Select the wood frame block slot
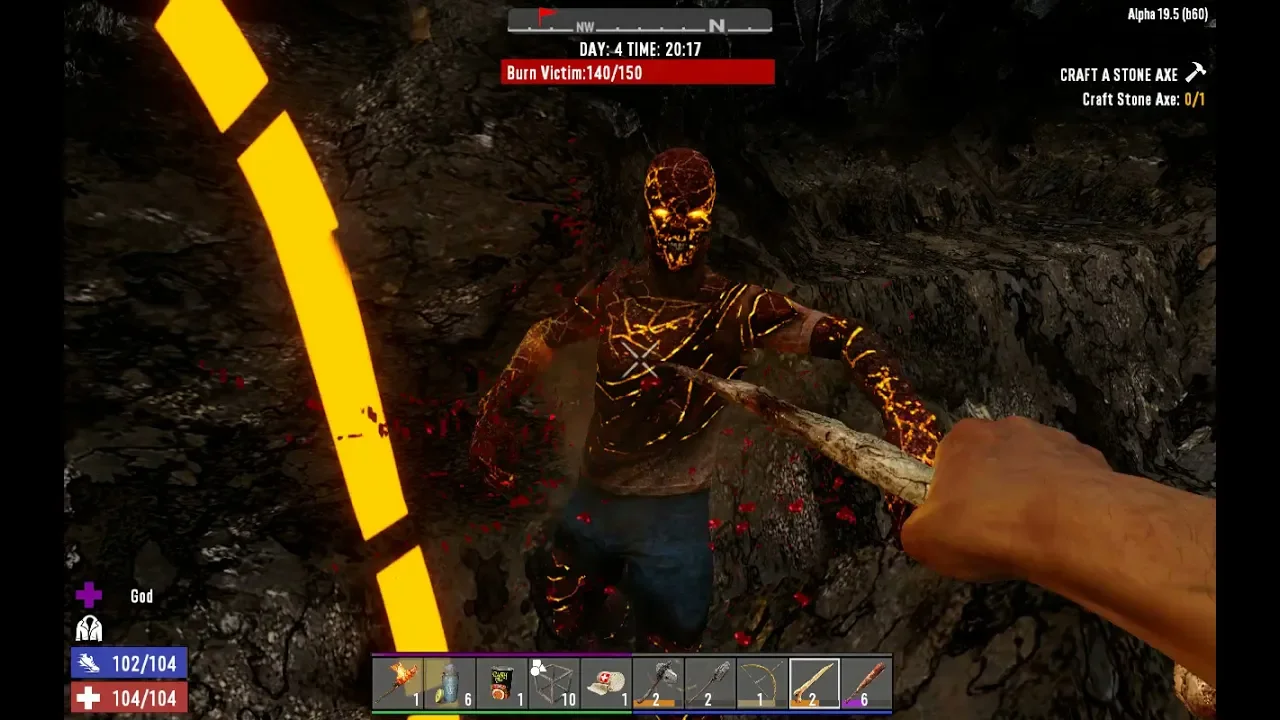 click(554, 684)
